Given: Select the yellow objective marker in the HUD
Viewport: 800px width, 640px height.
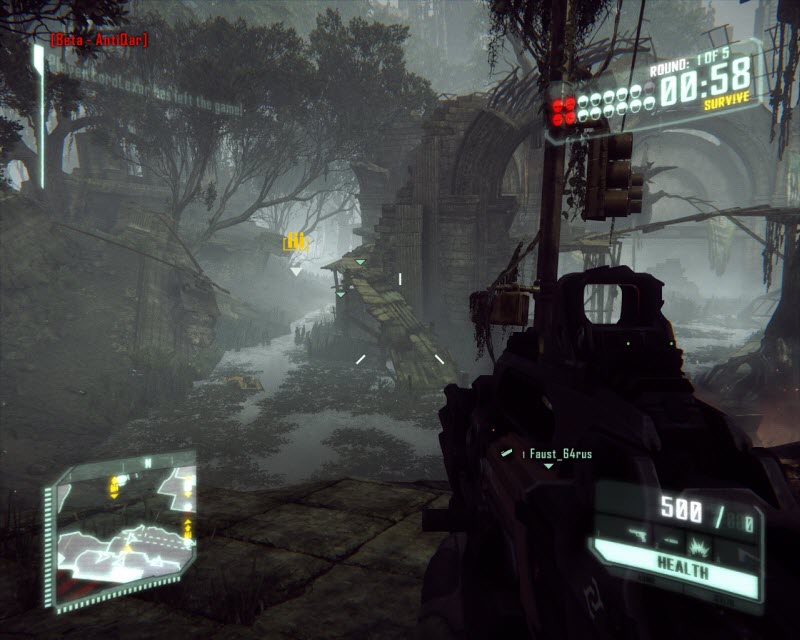Looking at the screenshot, I should click(x=295, y=241).
